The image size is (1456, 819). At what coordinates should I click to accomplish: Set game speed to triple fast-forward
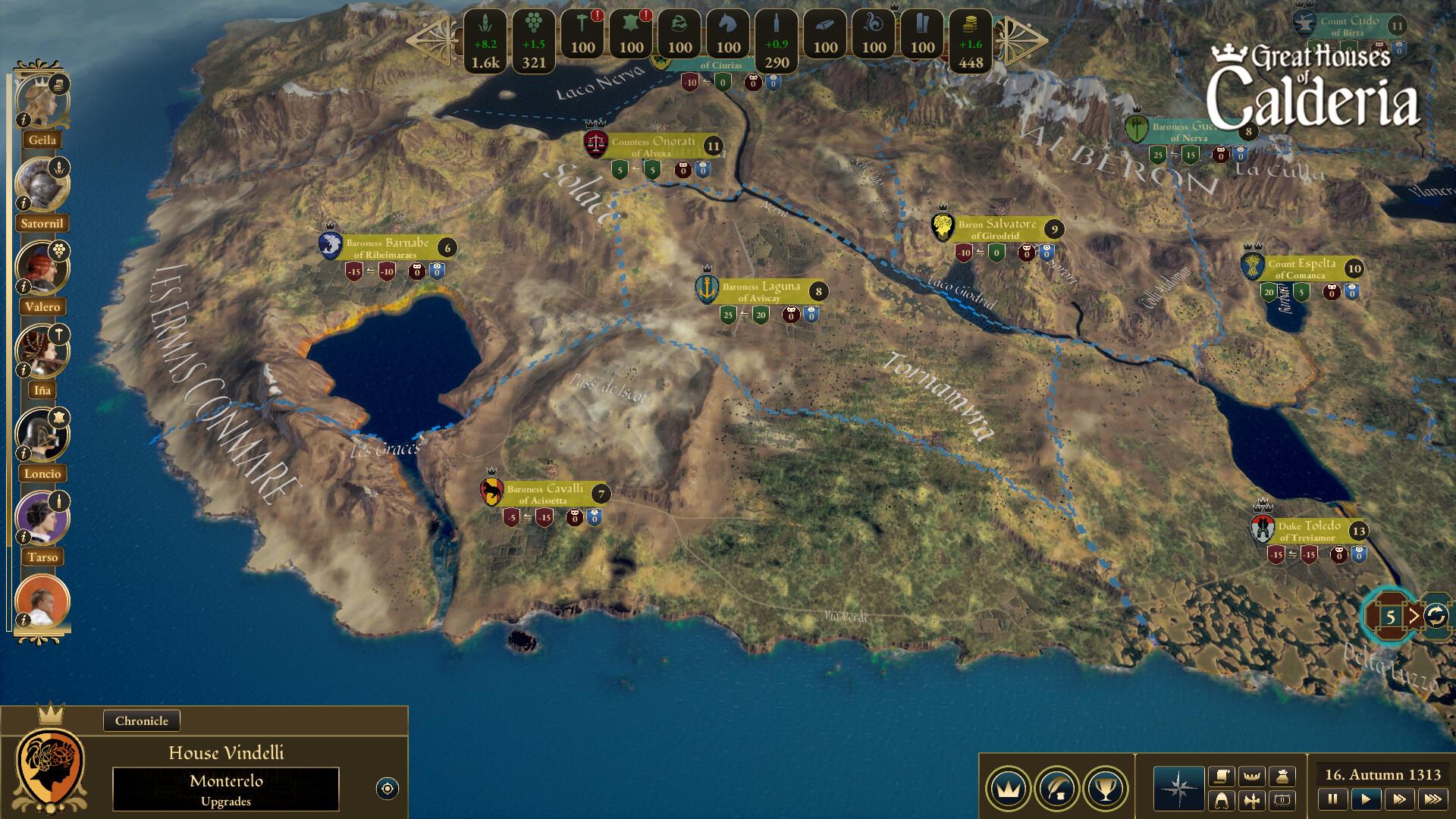(1432, 799)
